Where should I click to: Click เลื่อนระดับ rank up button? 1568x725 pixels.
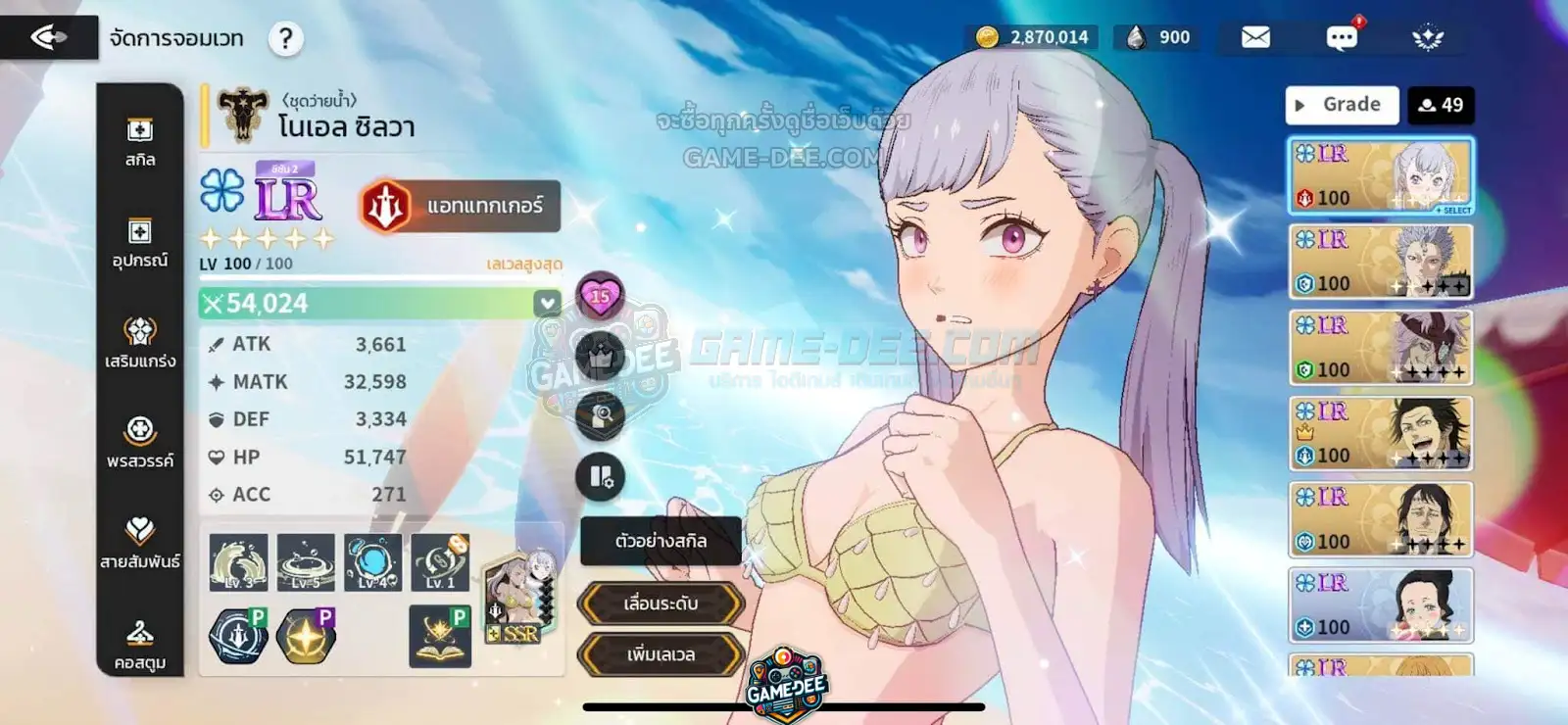(x=661, y=604)
